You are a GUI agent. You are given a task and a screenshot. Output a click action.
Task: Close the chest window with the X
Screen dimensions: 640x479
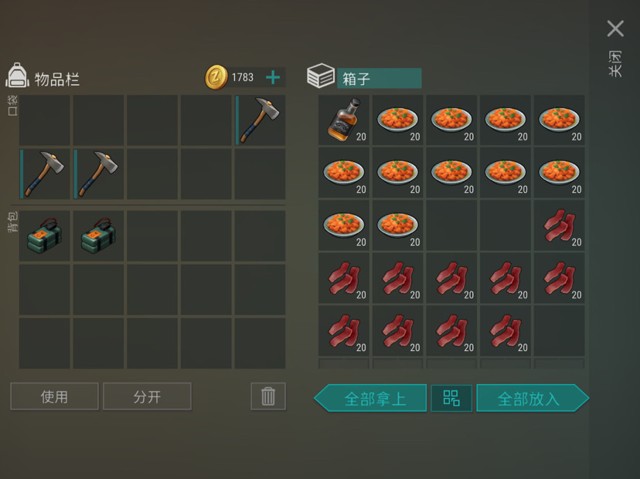pyautogui.click(x=615, y=29)
